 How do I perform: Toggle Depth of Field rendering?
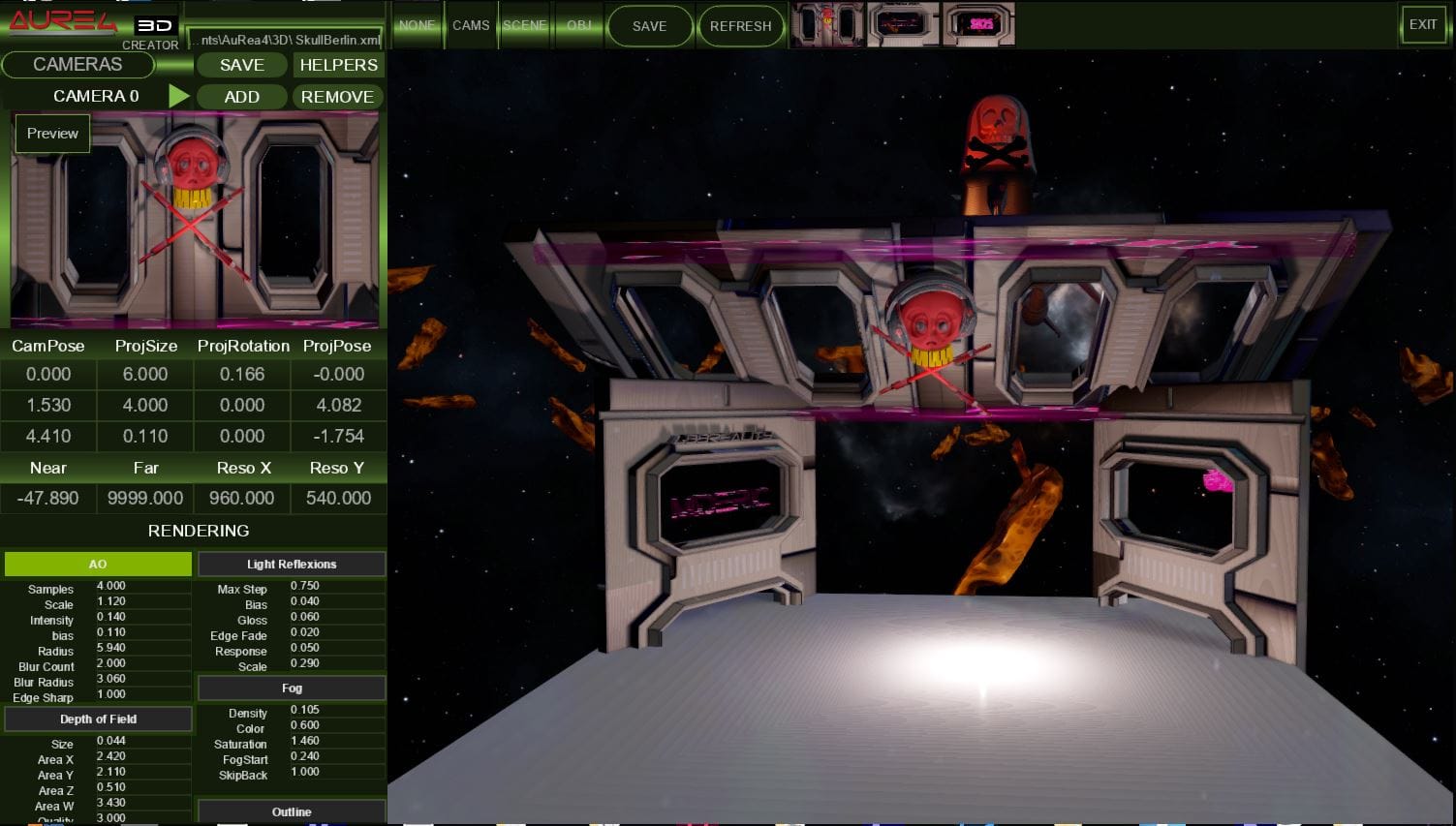(98, 719)
